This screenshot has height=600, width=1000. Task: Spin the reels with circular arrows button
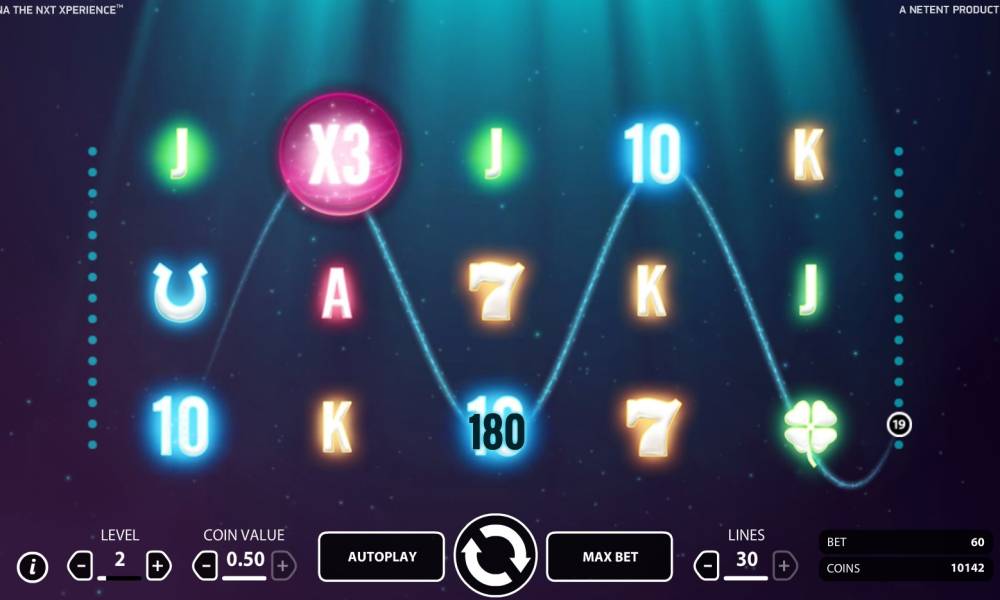click(x=496, y=556)
